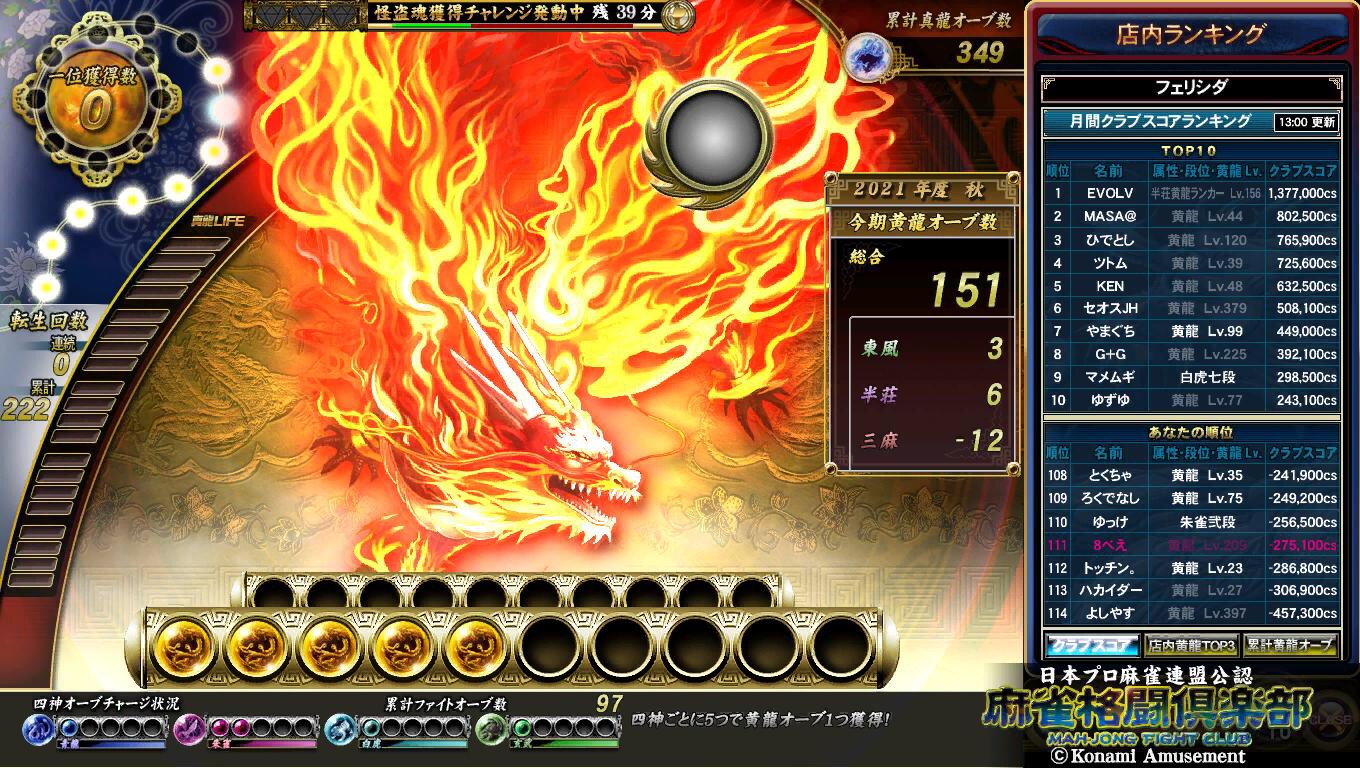Select the highlighted 8べえ ranking row
1360x768 pixels.
click(x=1190, y=545)
